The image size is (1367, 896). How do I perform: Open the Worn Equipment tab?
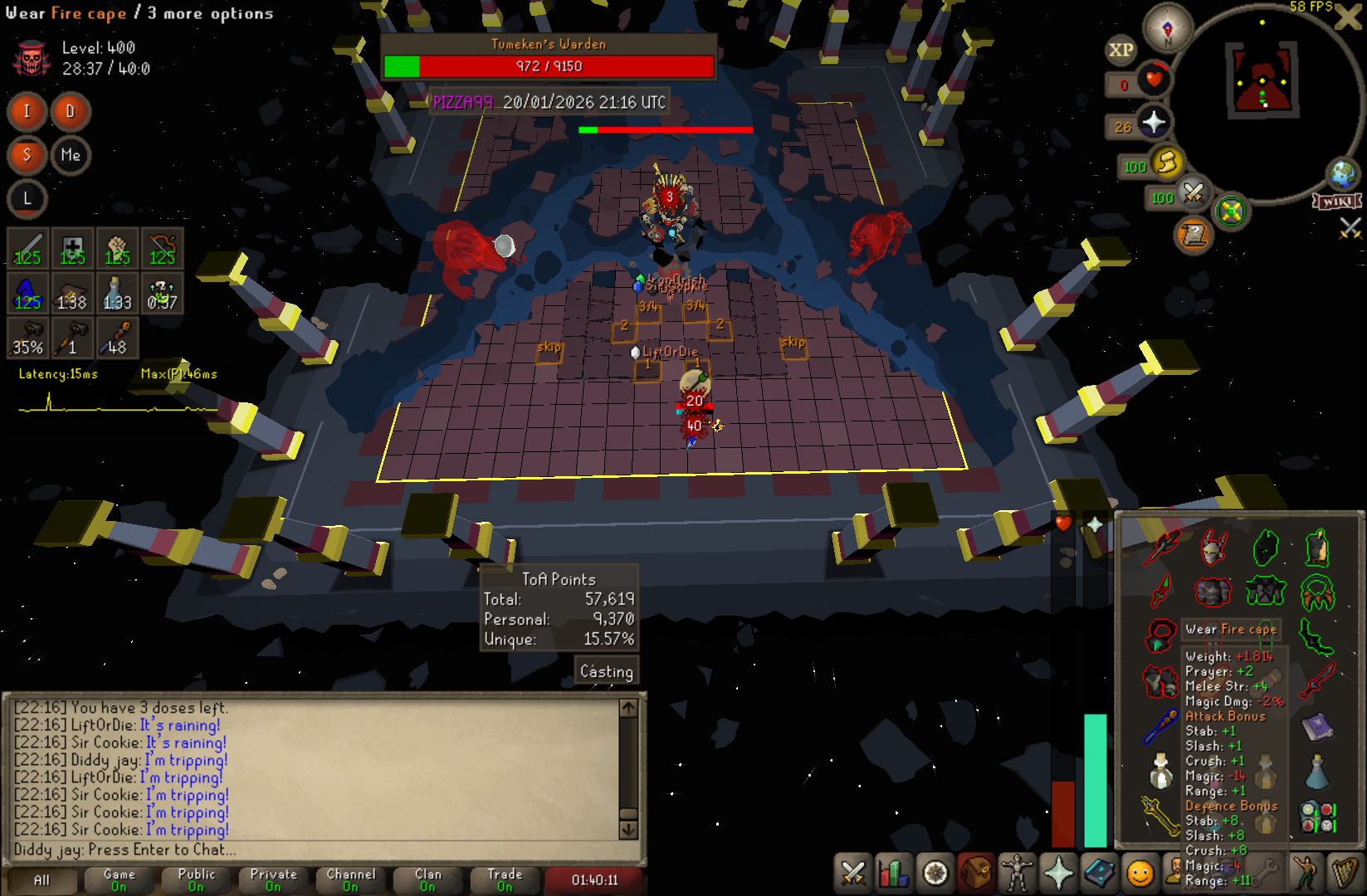1017,873
